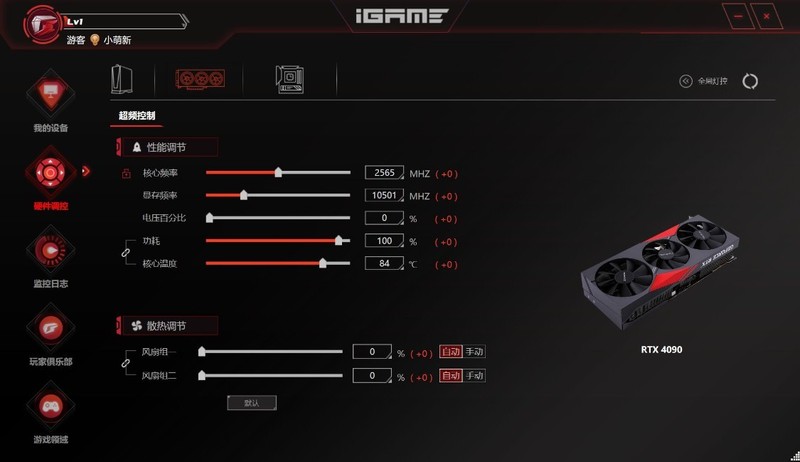Adjust the 功耗 power limit slider
800x462 pixels.
[339, 241]
